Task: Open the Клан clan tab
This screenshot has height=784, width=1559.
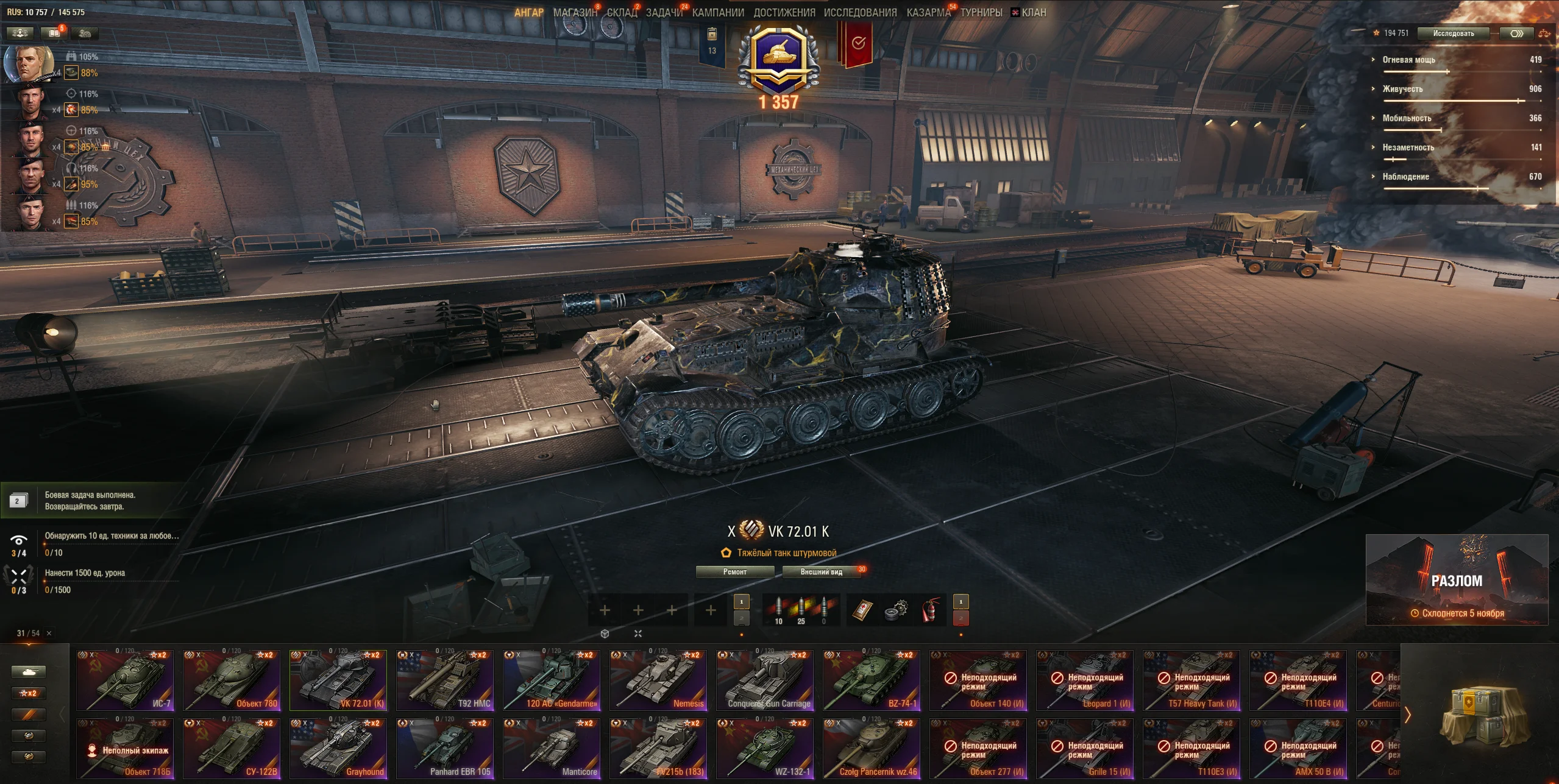Action: click(x=1034, y=12)
